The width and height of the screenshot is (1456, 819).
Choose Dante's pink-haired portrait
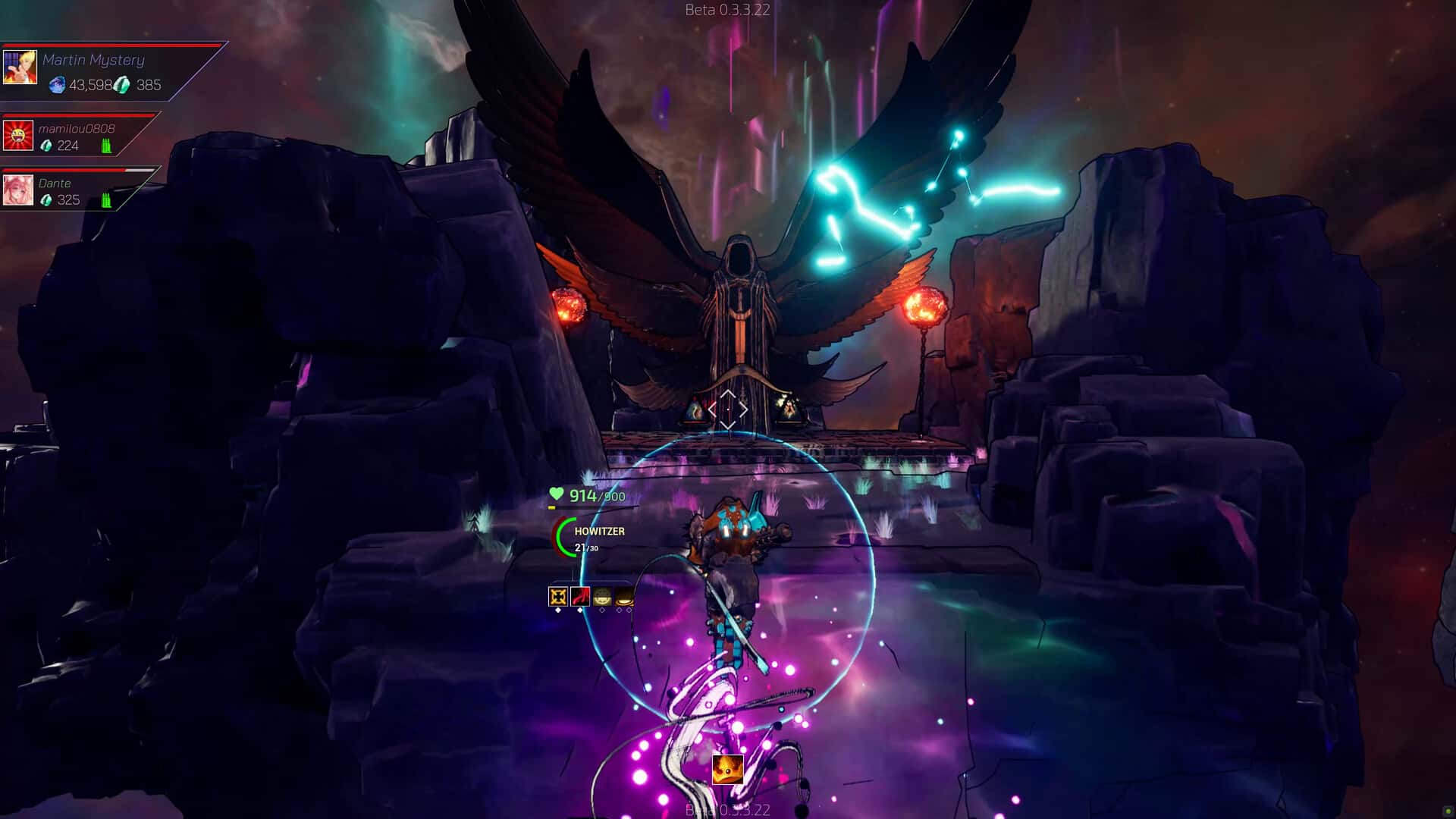17,190
